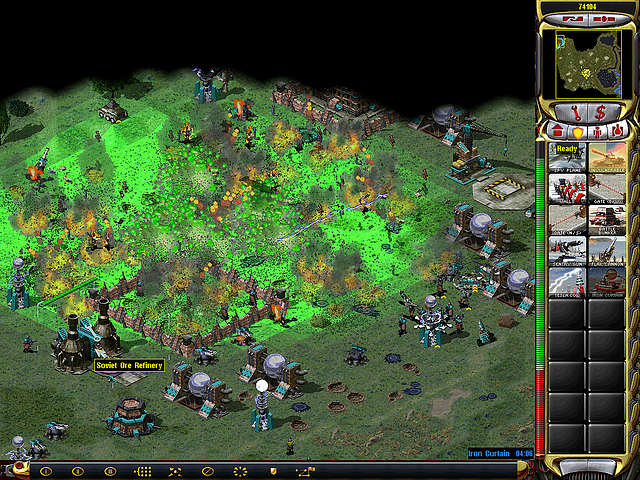Screen dimensions: 640x480
Task: Click the shield guard command on bottom bar
Action: click(x=271, y=470)
